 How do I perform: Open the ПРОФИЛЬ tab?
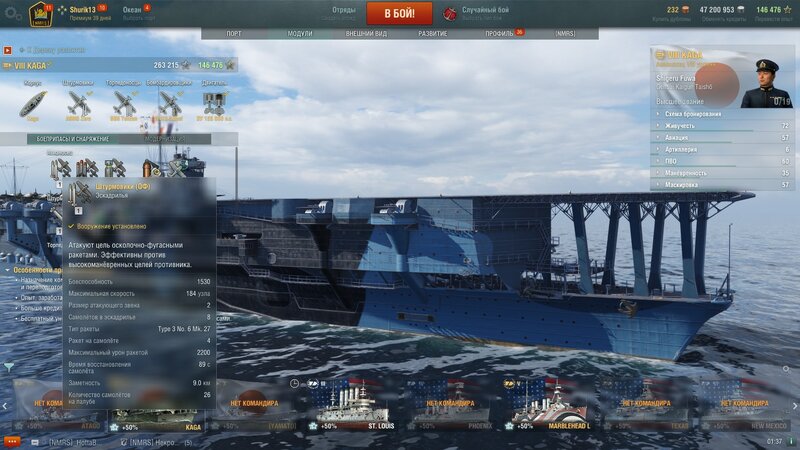click(x=499, y=33)
